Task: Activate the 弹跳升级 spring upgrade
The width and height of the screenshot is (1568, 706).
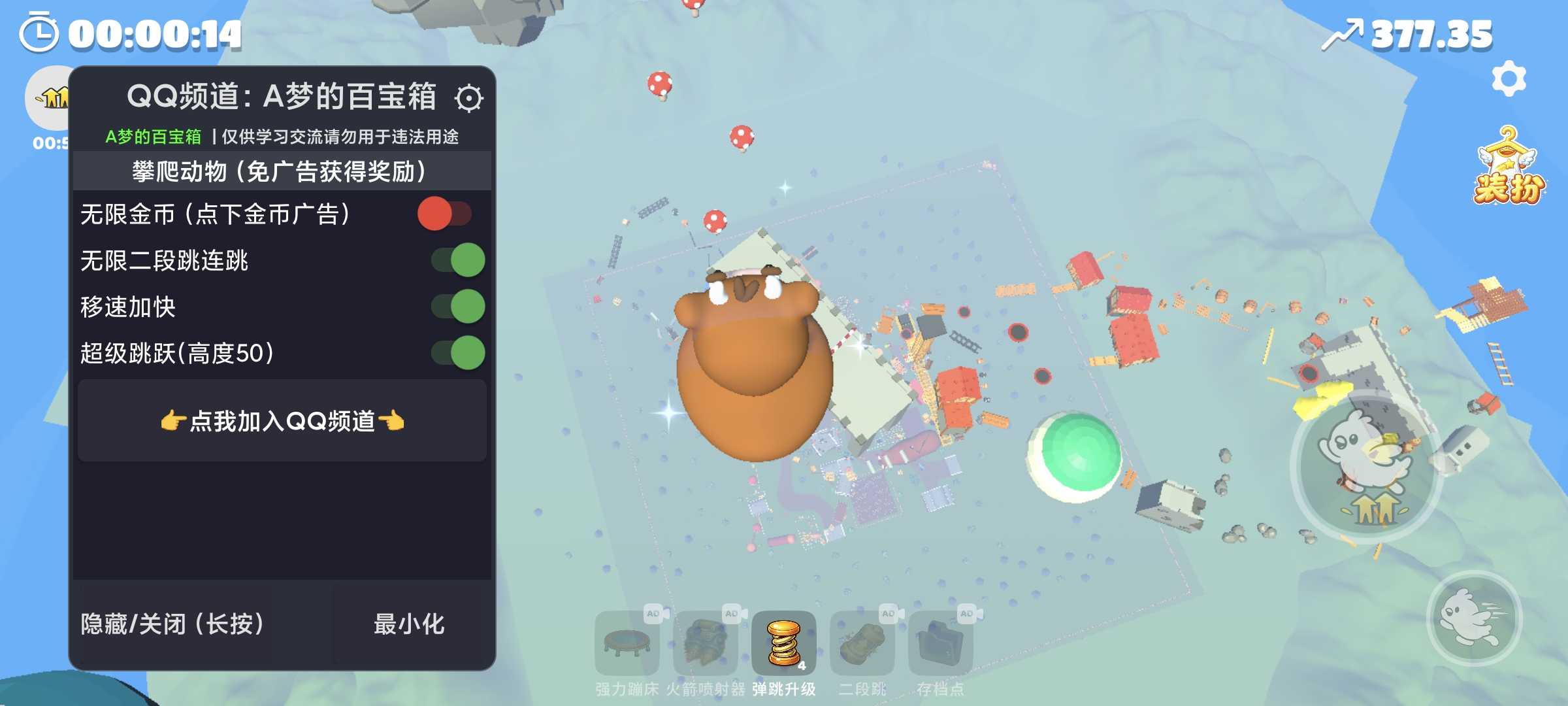Action: coord(784,643)
